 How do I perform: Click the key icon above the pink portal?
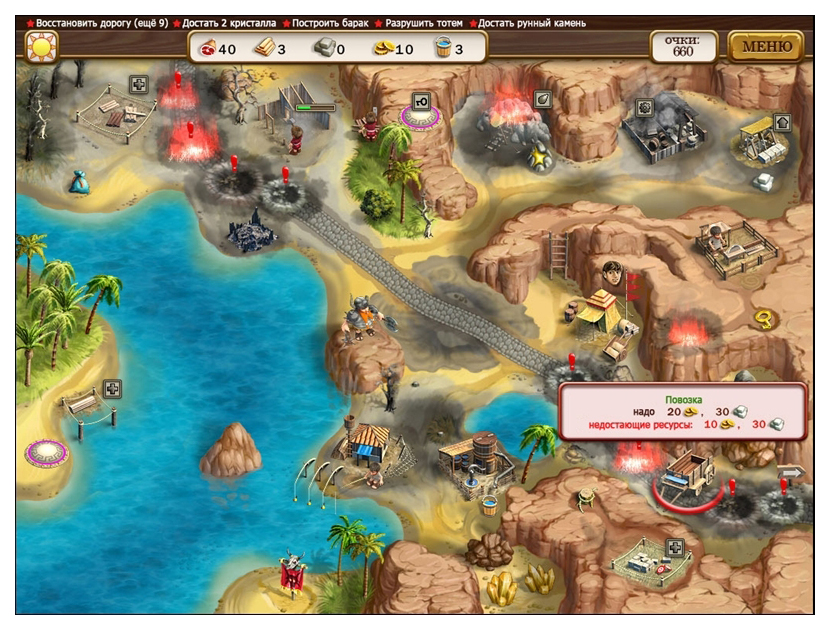[x=421, y=101]
